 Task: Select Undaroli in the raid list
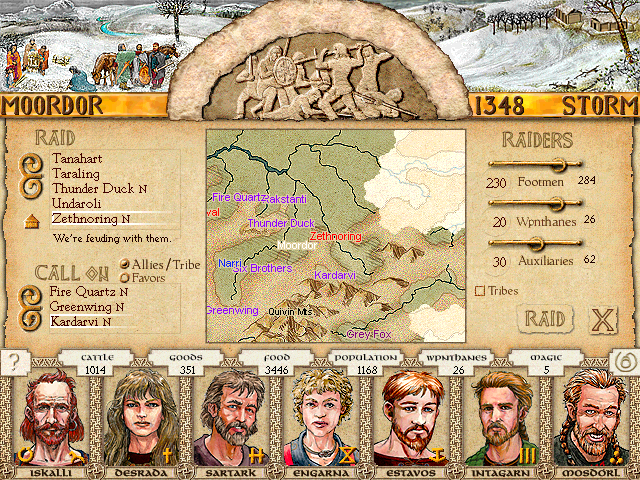tap(78, 203)
